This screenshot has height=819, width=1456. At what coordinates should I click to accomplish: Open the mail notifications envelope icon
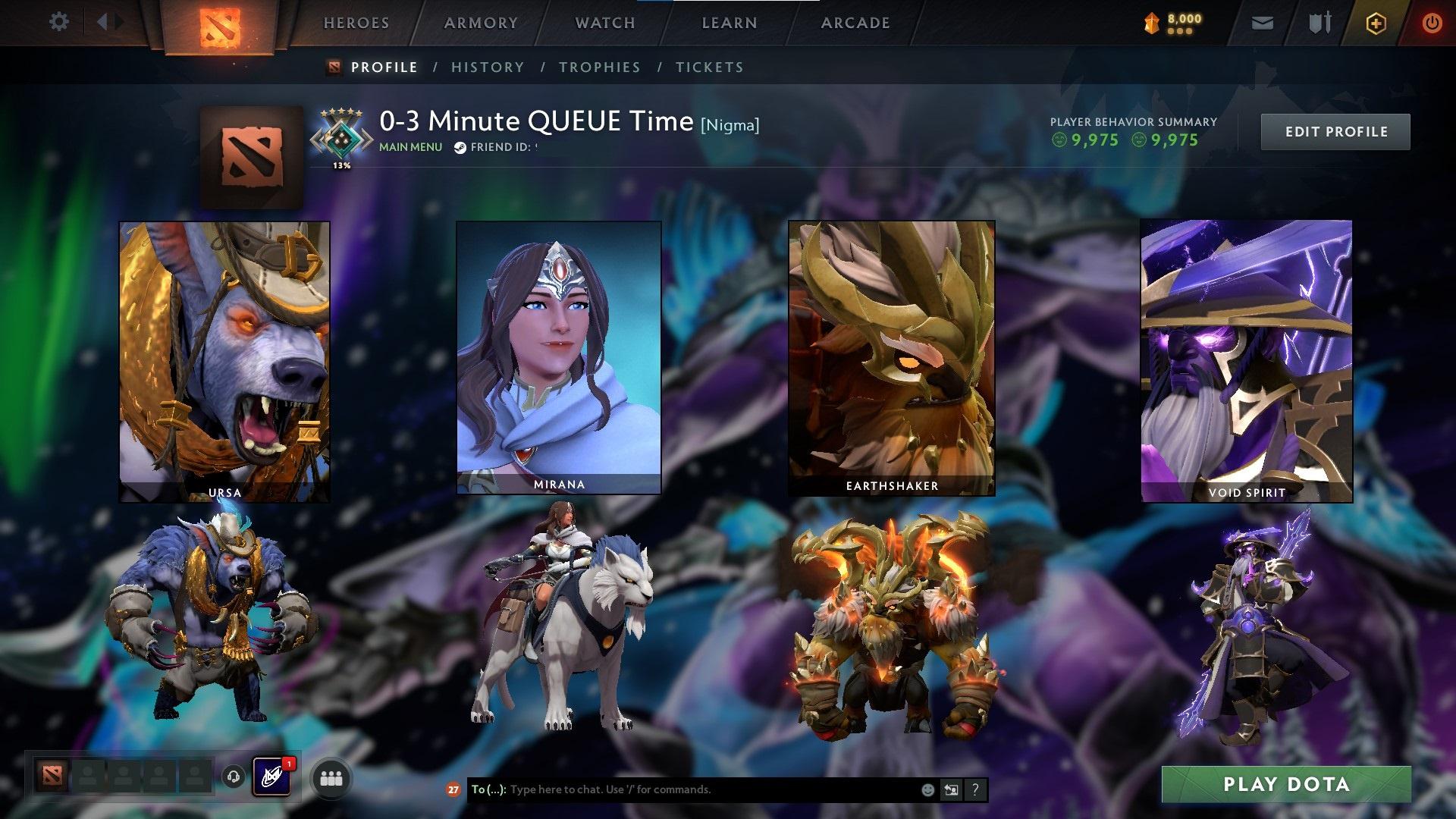pyautogui.click(x=1263, y=23)
